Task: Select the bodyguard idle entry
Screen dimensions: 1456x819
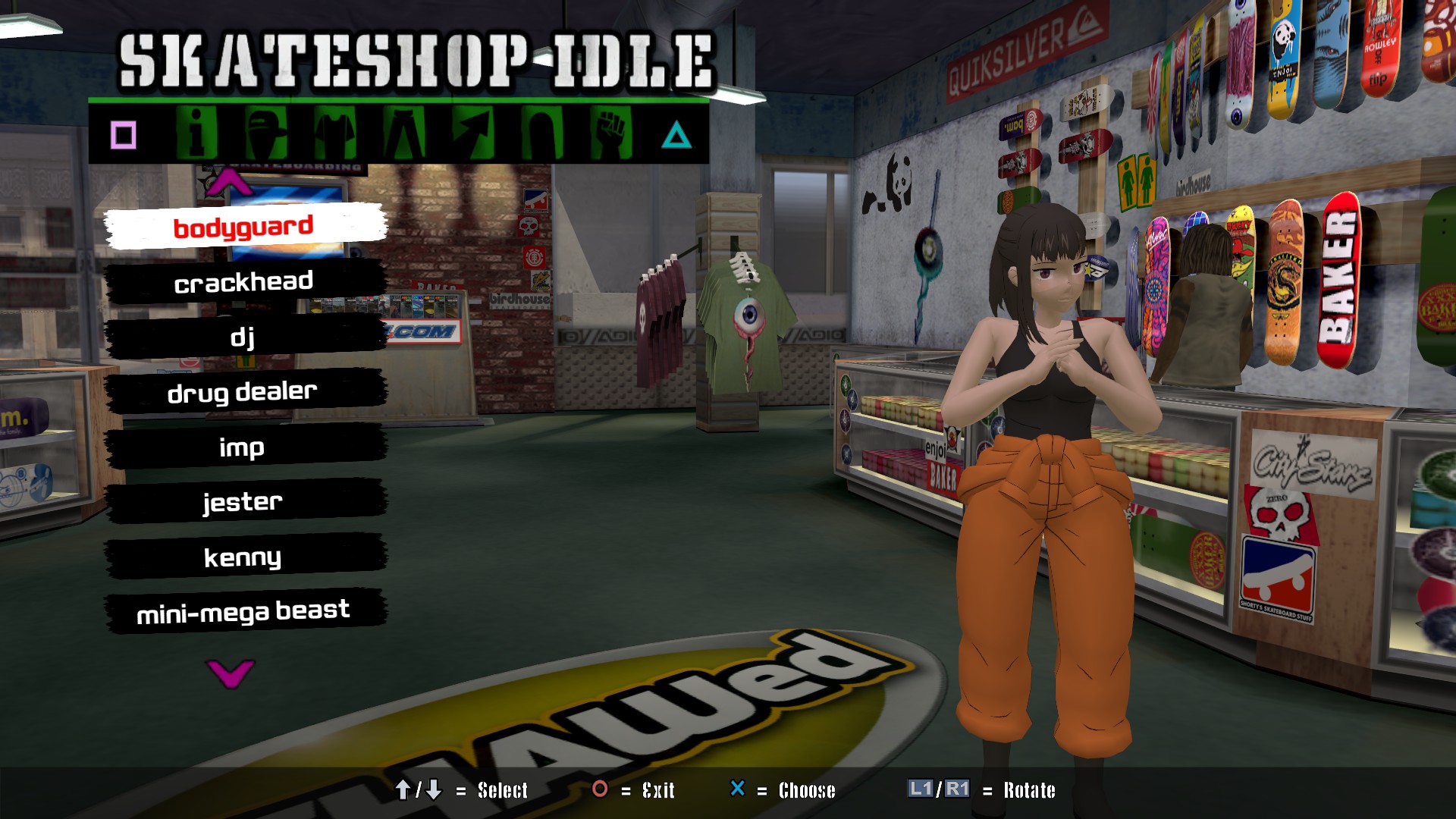Action: coord(244,226)
